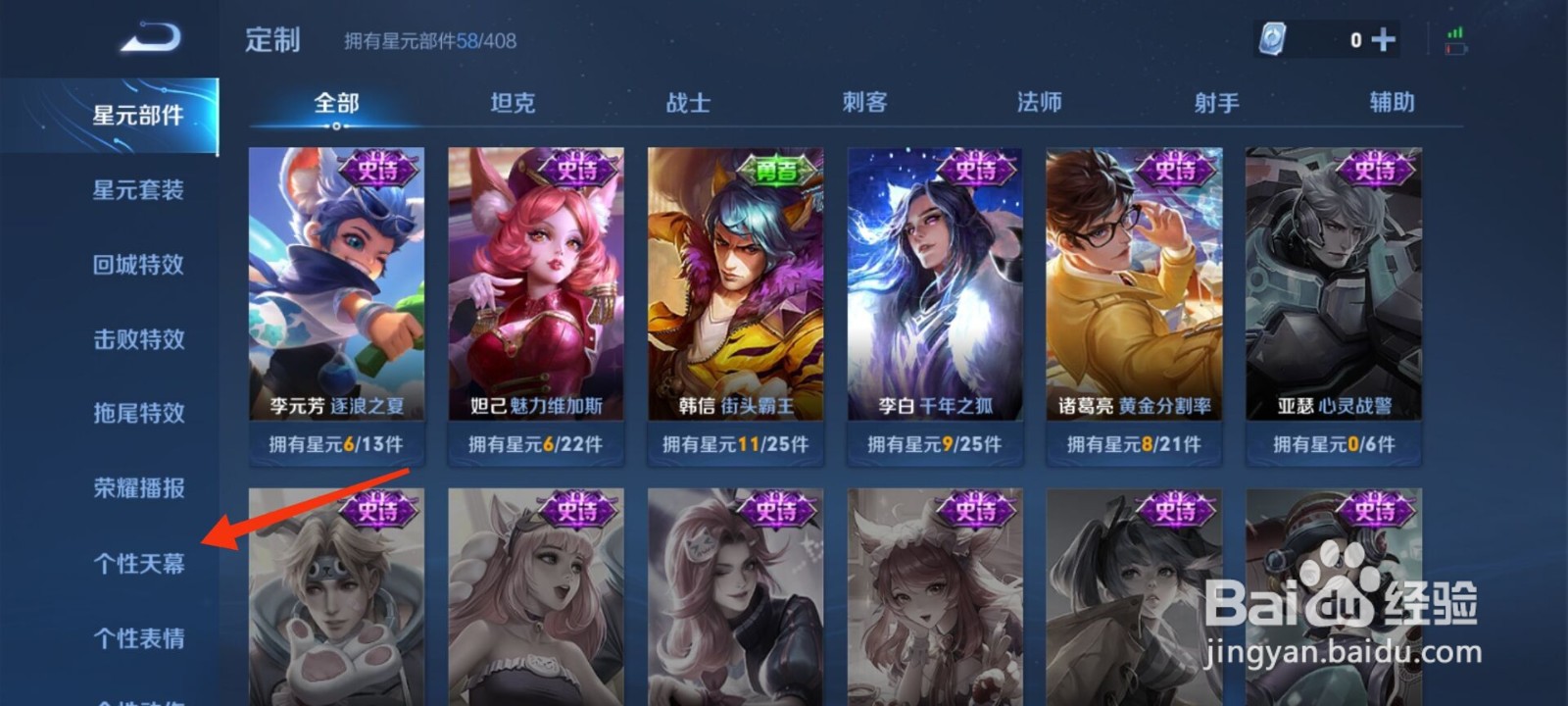The image size is (1568, 706).
Task: Tap the plus icon to add star tokens
Action: click(x=1383, y=40)
